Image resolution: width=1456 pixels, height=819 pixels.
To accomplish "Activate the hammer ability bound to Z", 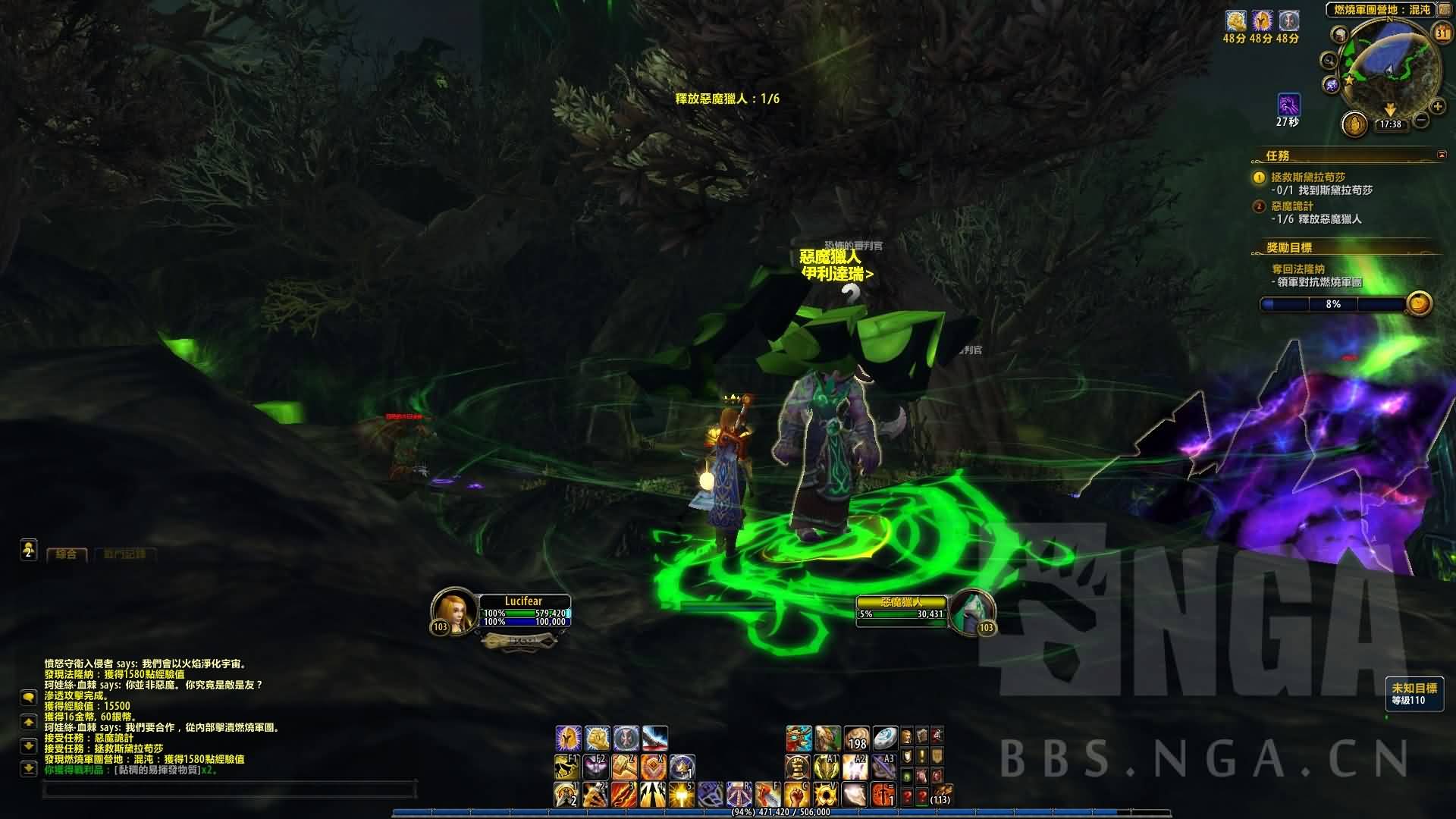I will click(x=624, y=767).
